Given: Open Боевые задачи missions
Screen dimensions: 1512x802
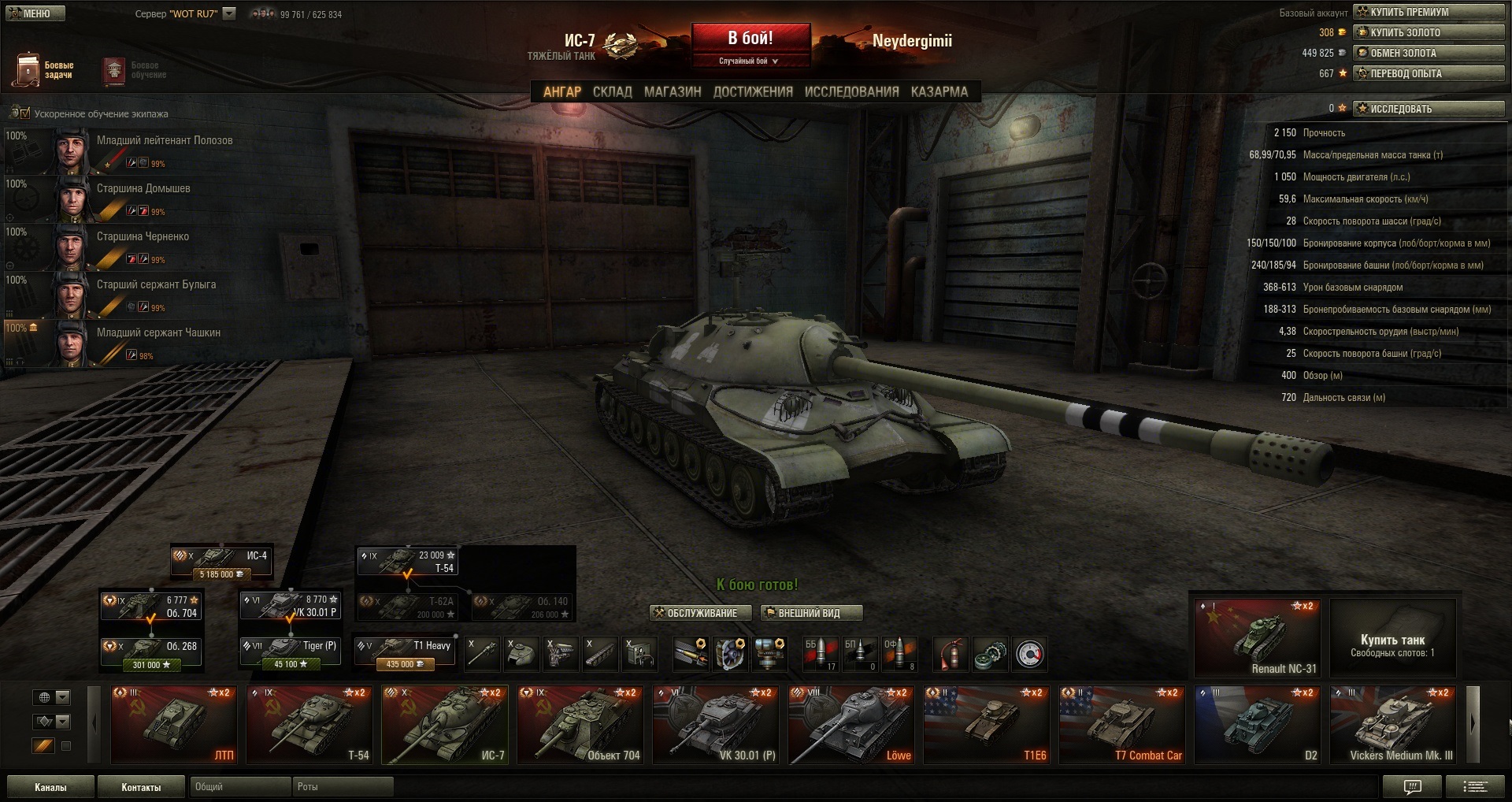Looking at the screenshot, I should [x=44, y=70].
